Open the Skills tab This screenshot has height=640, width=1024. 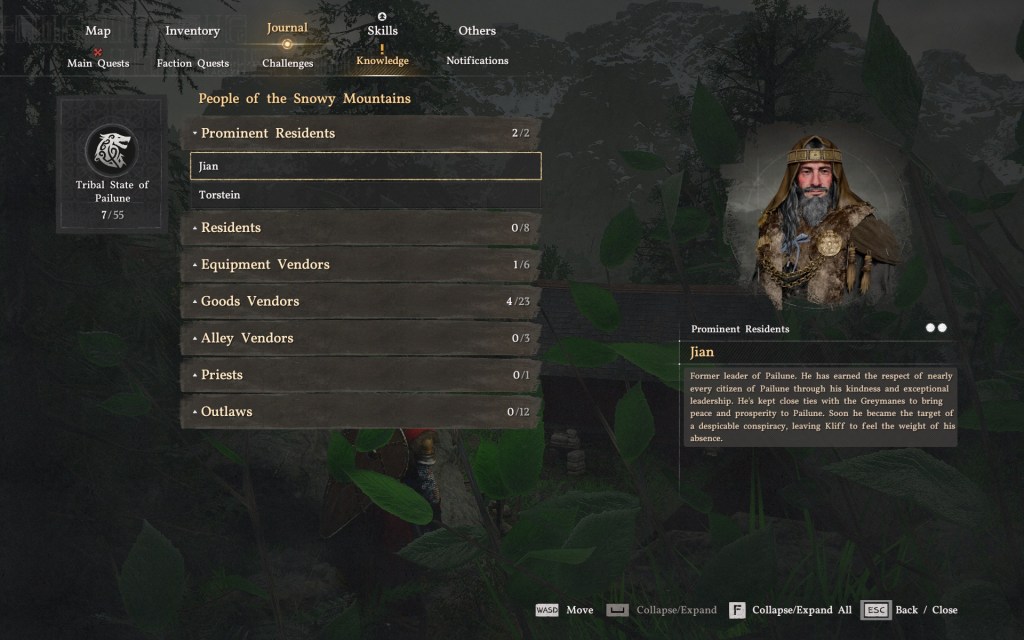point(382,31)
